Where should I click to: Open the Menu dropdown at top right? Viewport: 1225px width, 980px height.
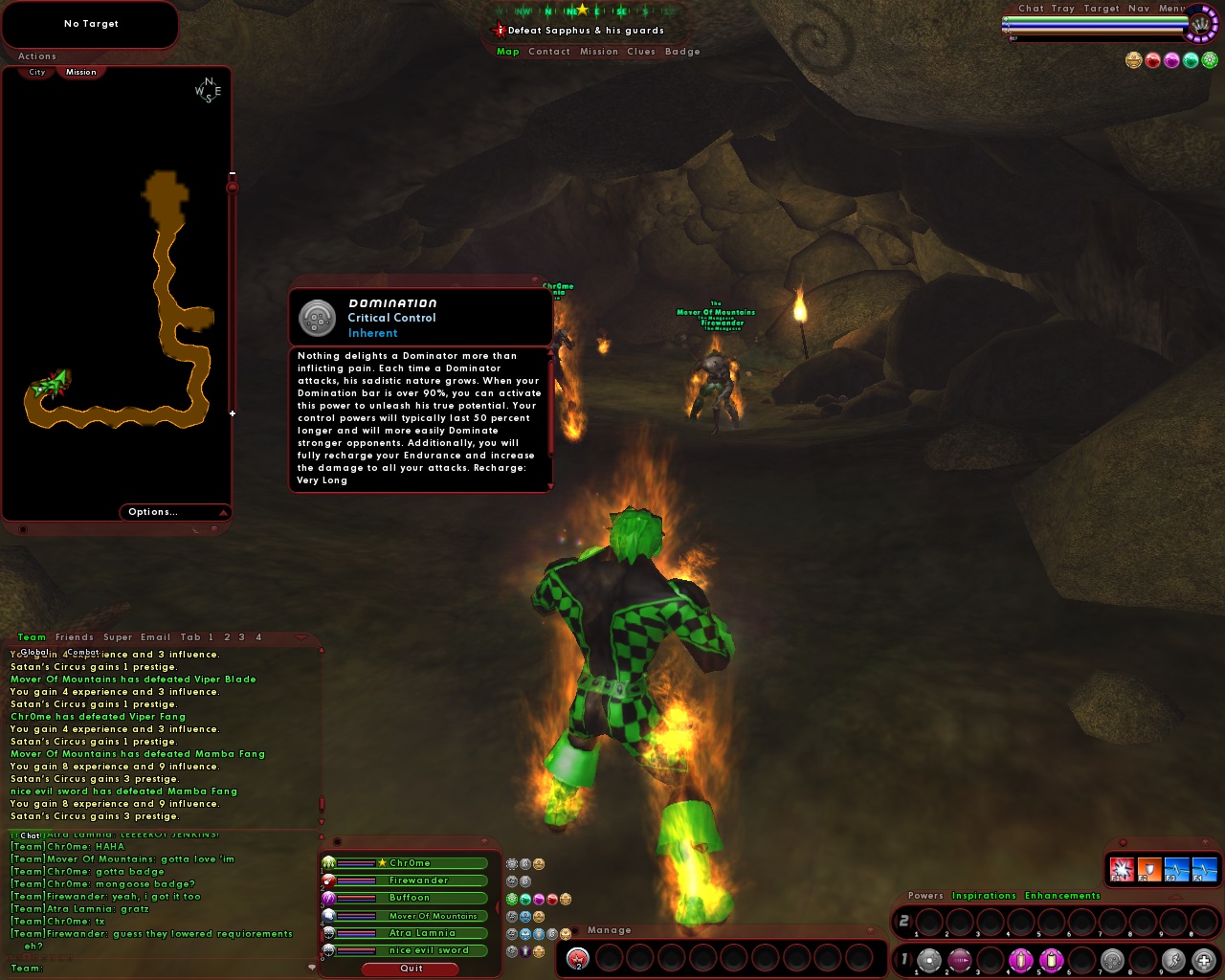[x=1170, y=8]
